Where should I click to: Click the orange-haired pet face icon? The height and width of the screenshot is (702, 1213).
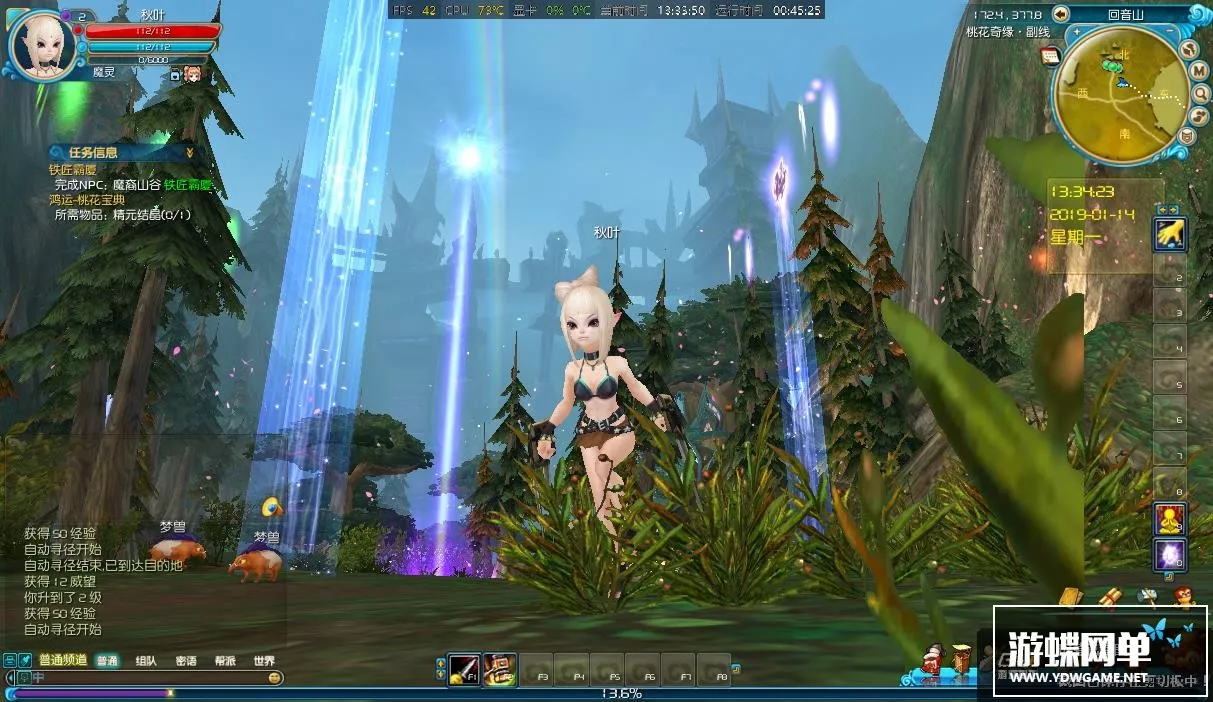pyautogui.click(x=192, y=73)
